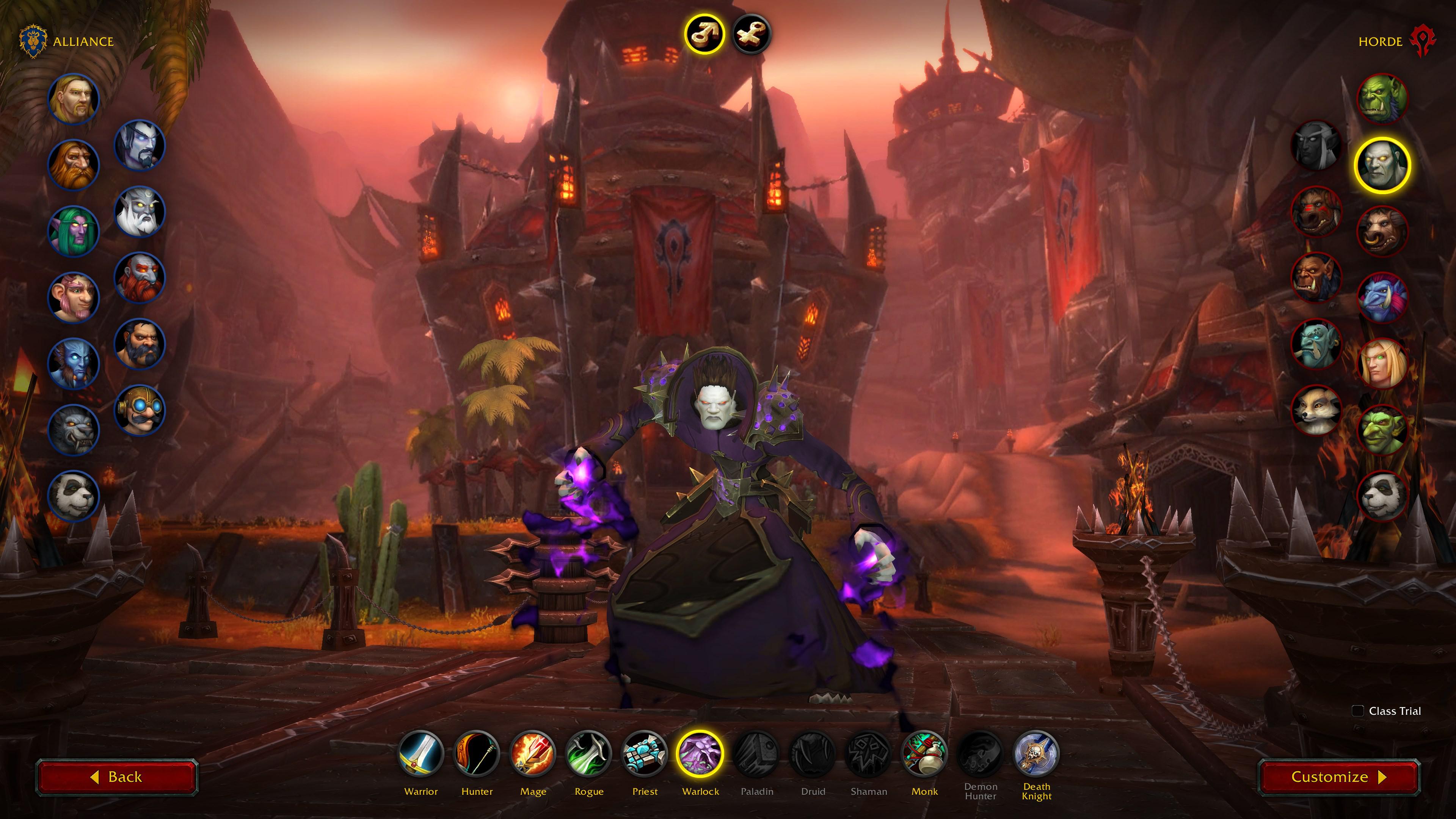Select the Mage class

pyautogui.click(x=533, y=754)
